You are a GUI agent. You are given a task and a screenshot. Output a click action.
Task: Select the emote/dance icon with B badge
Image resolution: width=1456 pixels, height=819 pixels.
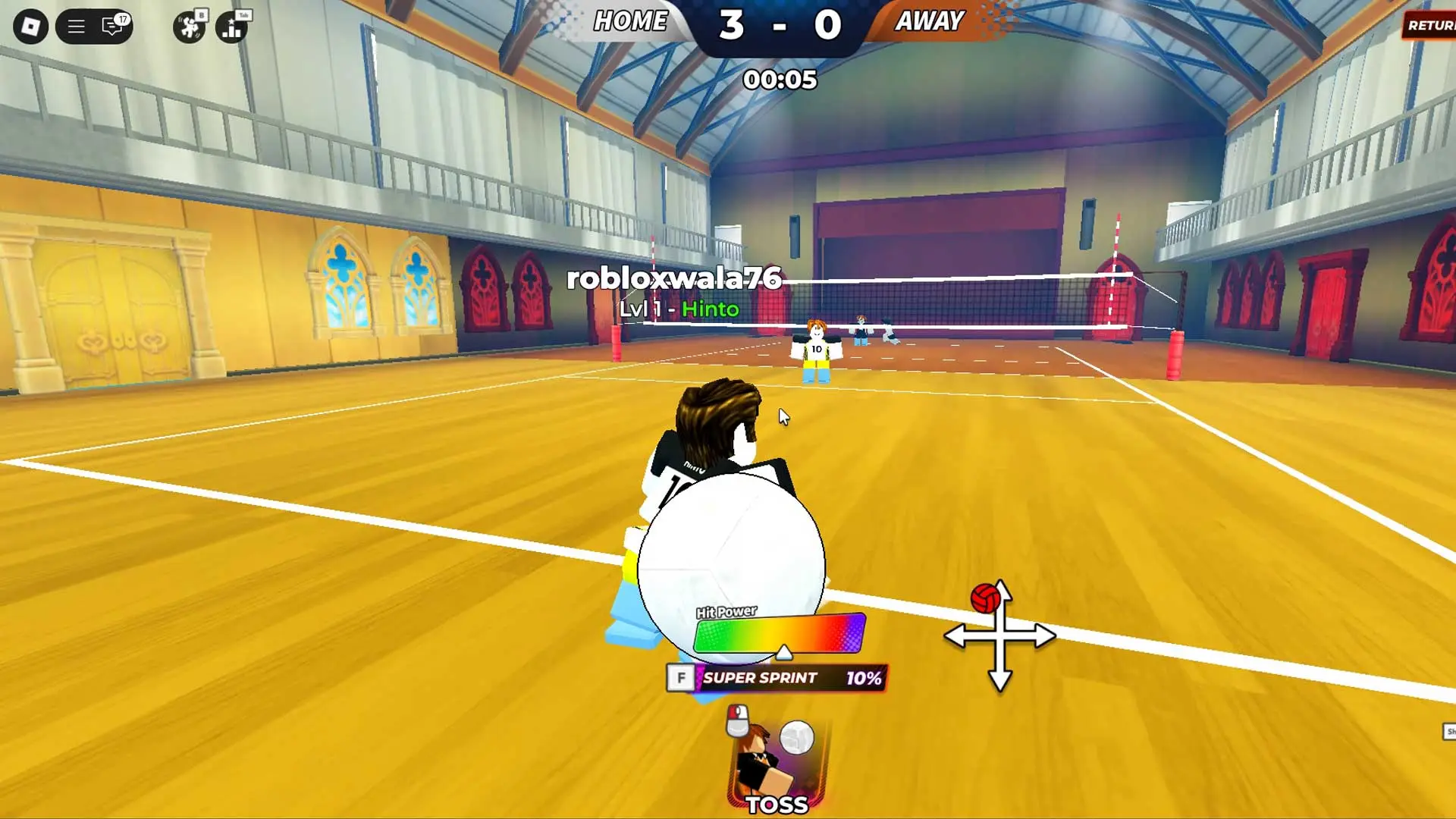point(188,26)
